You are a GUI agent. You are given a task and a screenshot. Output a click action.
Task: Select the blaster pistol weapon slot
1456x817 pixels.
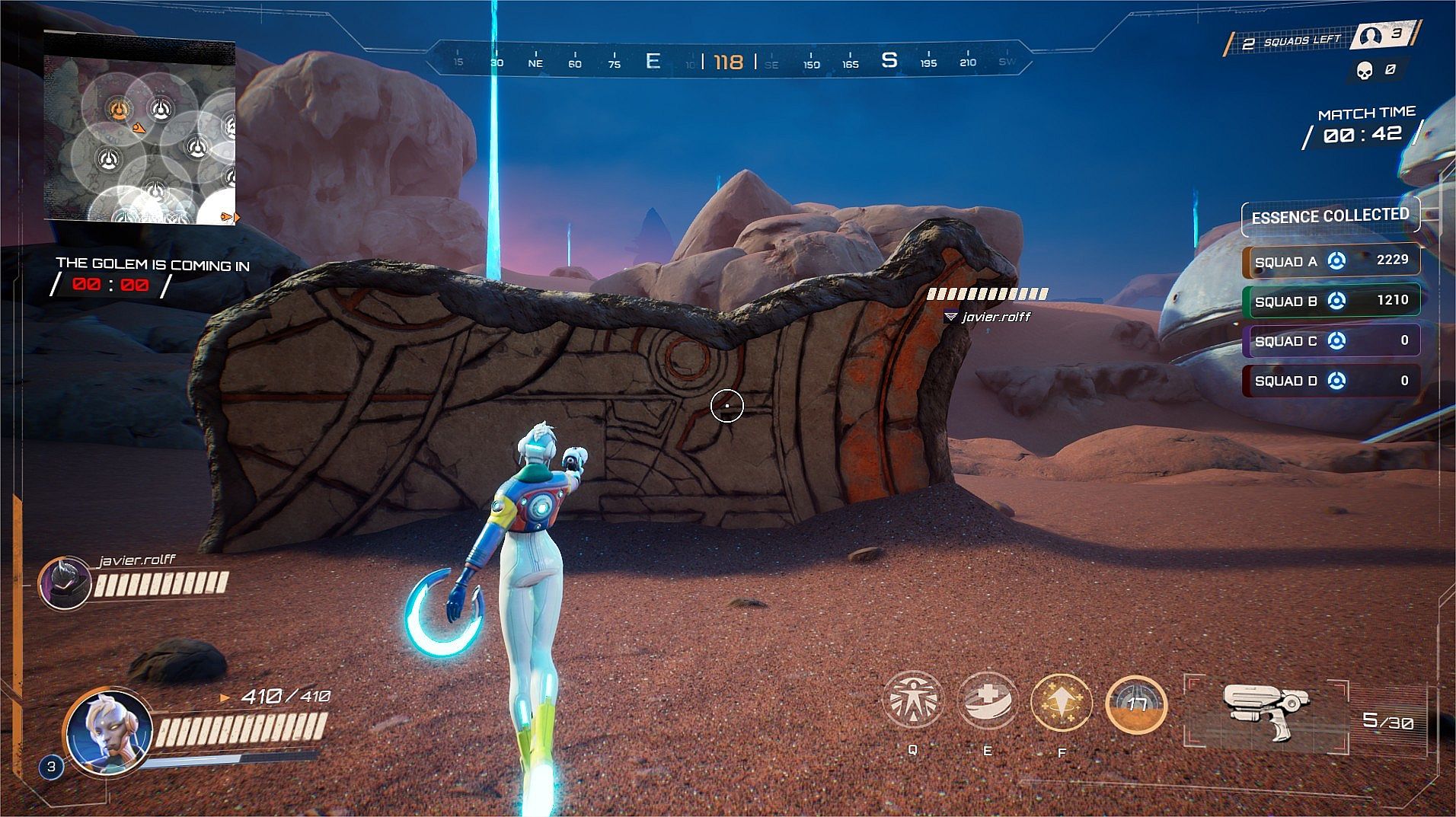tap(1266, 711)
